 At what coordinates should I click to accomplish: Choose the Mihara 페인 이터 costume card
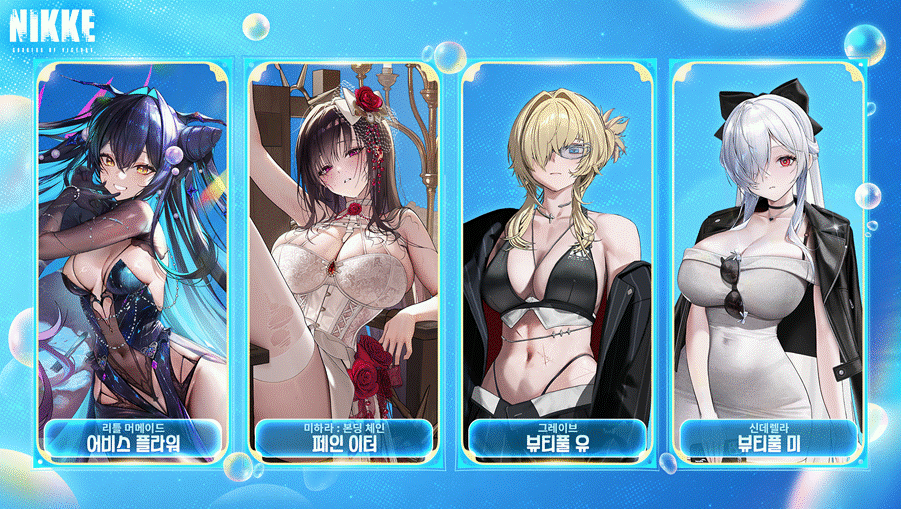point(343,265)
